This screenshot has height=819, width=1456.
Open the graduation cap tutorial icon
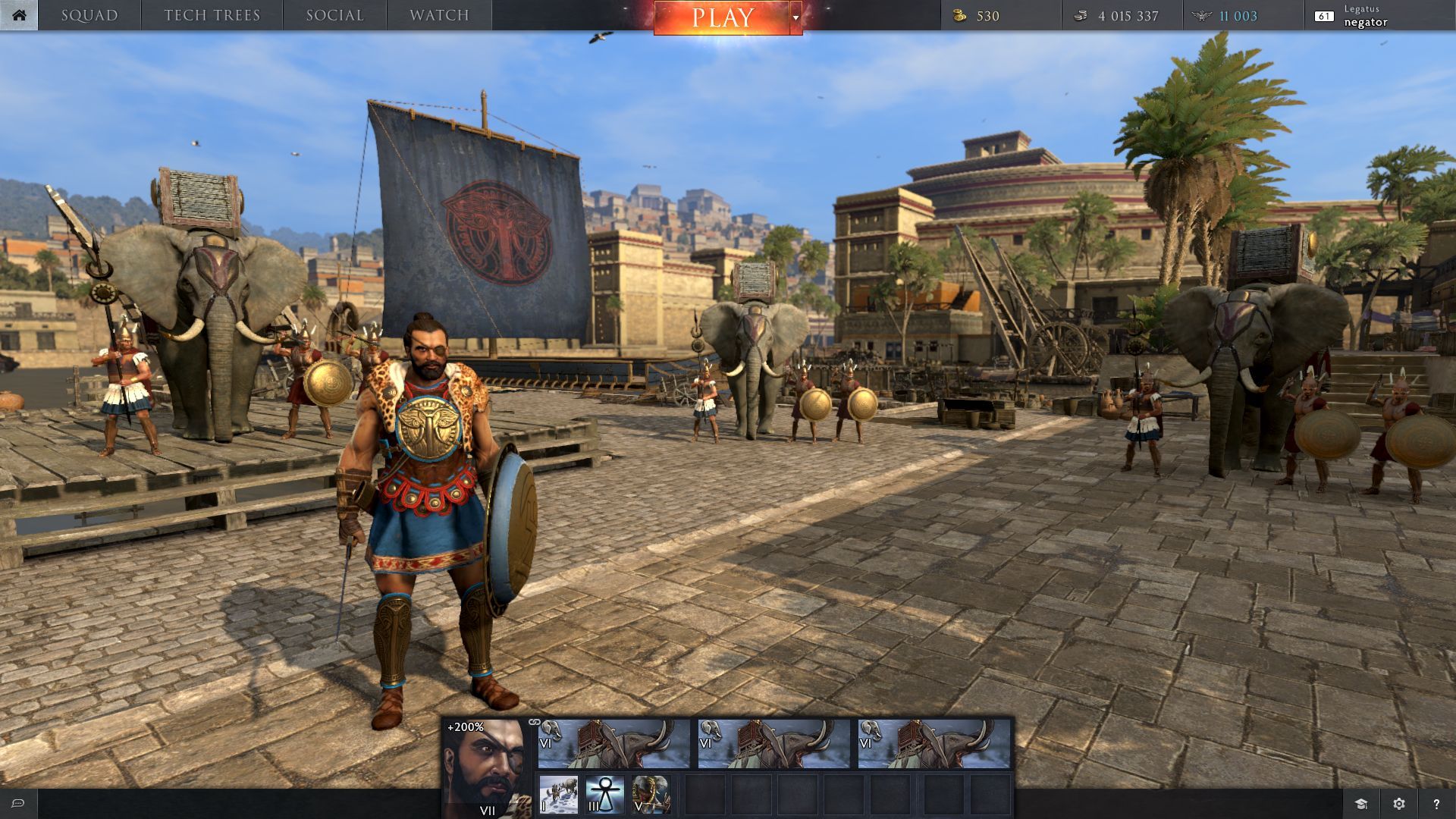click(1361, 804)
